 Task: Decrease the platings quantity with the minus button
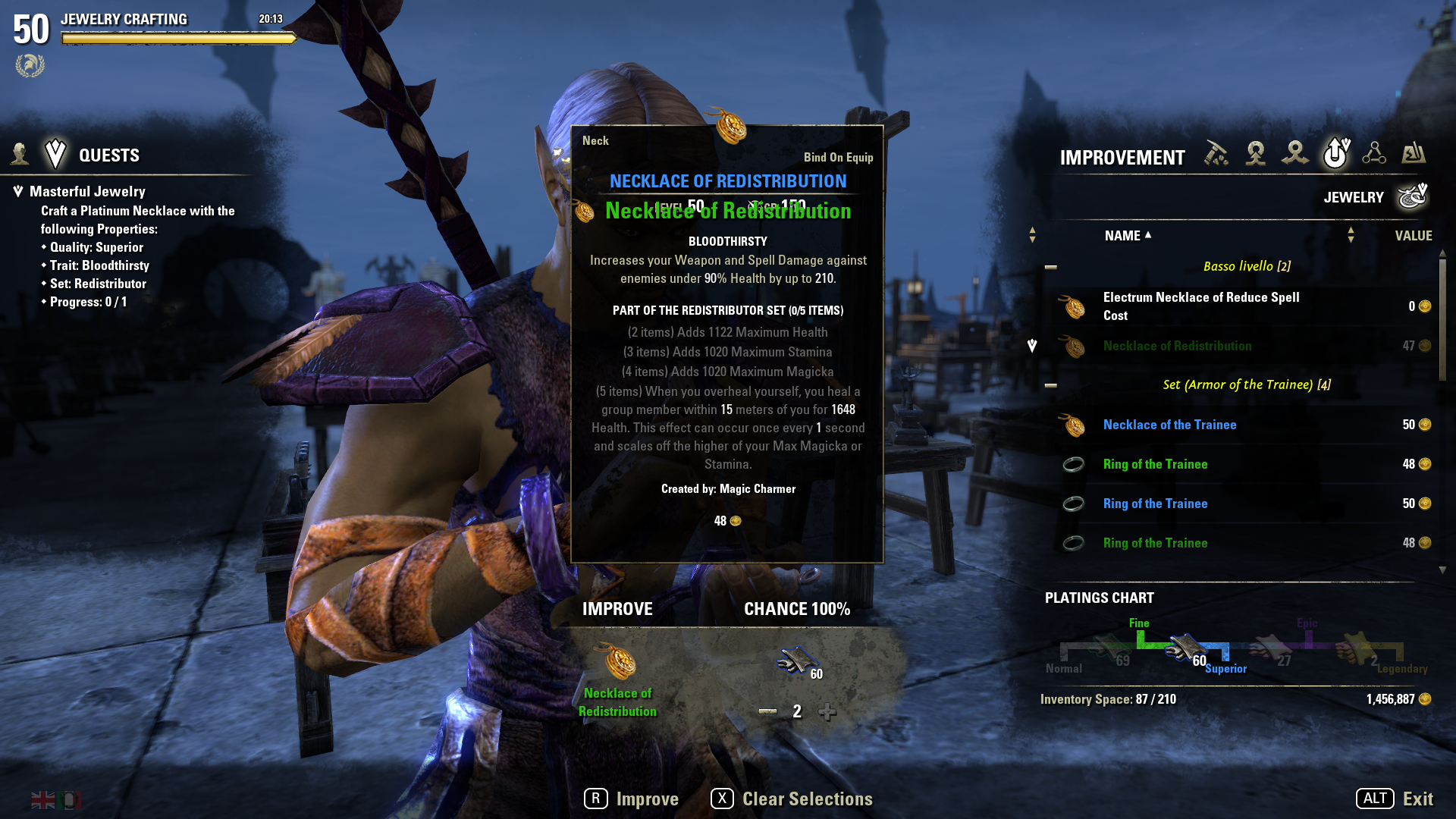(767, 711)
